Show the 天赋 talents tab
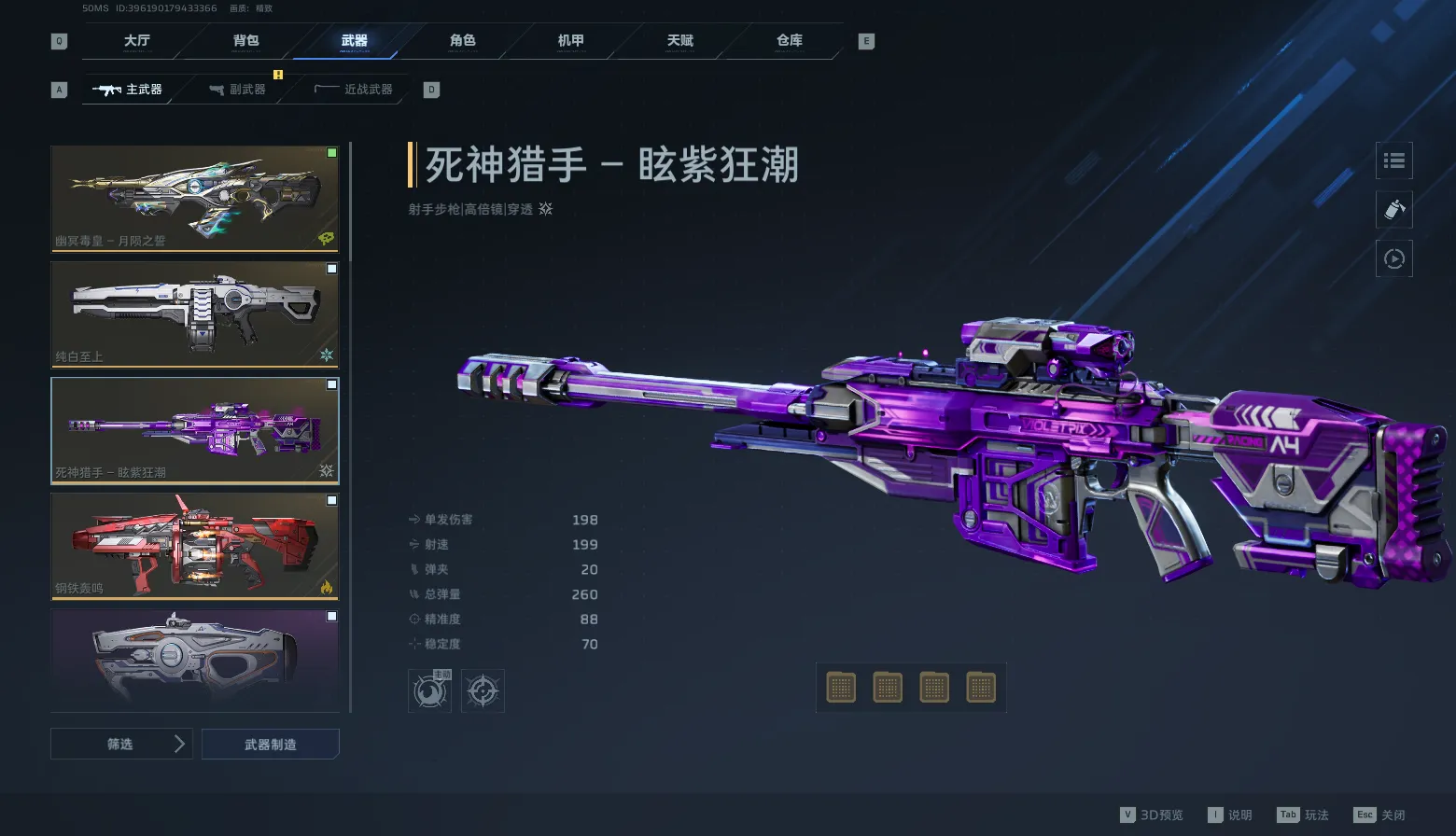 tap(680, 40)
